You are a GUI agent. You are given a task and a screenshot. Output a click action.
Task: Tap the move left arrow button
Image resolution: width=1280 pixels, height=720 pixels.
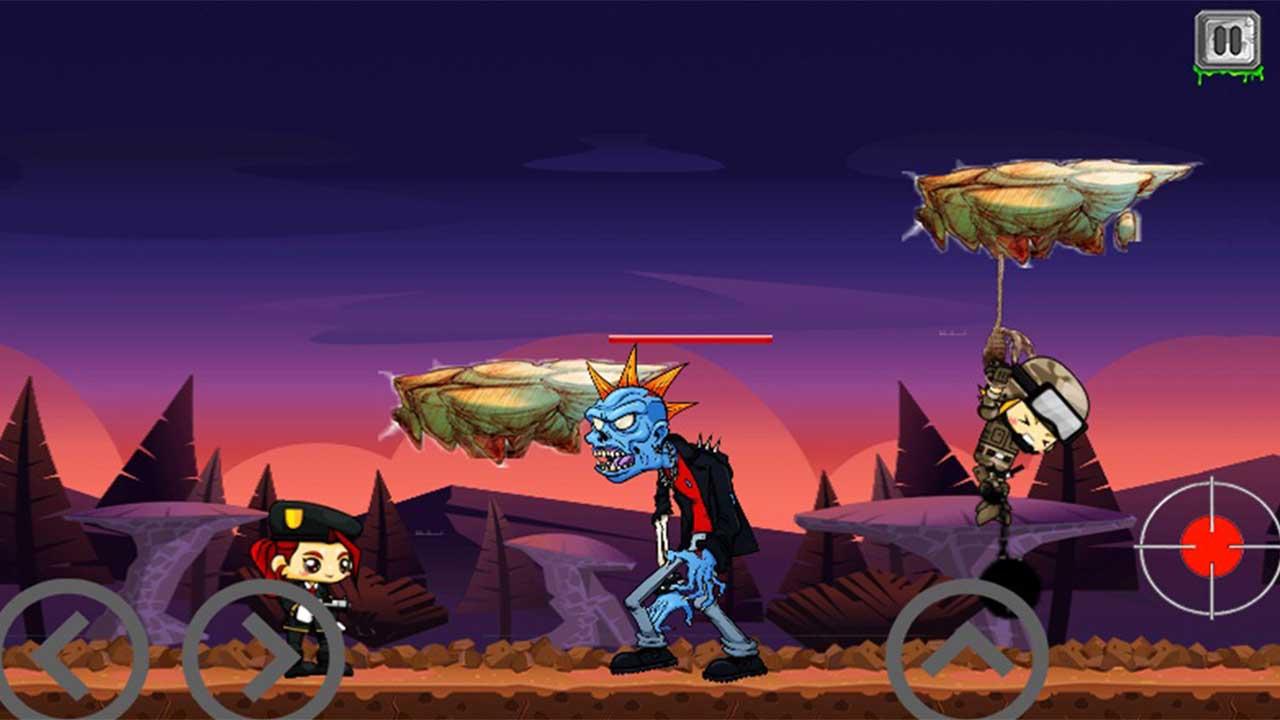[70, 655]
